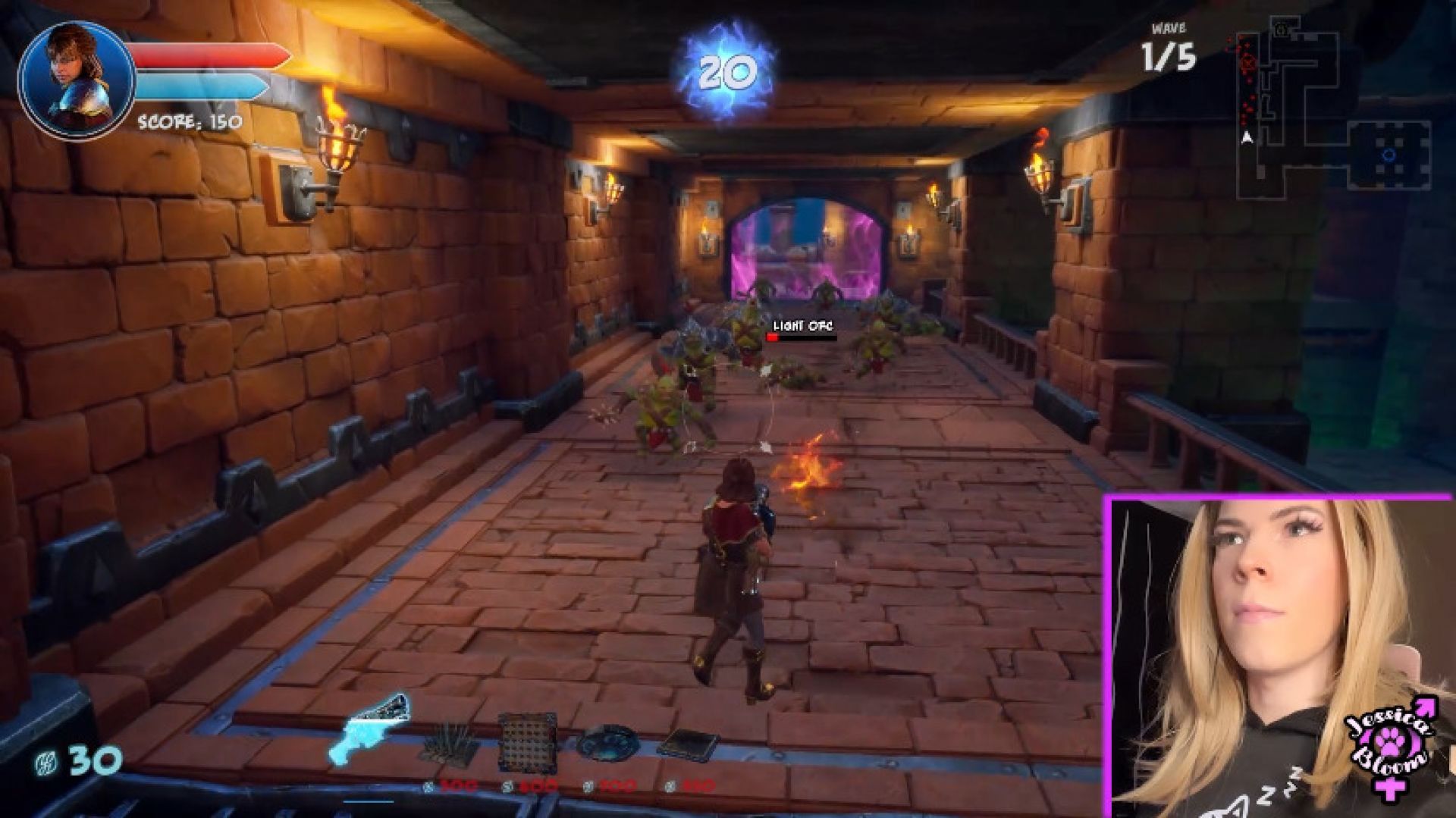Click the hero portrait
Image resolution: width=1456 pixels, height=818 pixels.
click(x=77, y=80)
